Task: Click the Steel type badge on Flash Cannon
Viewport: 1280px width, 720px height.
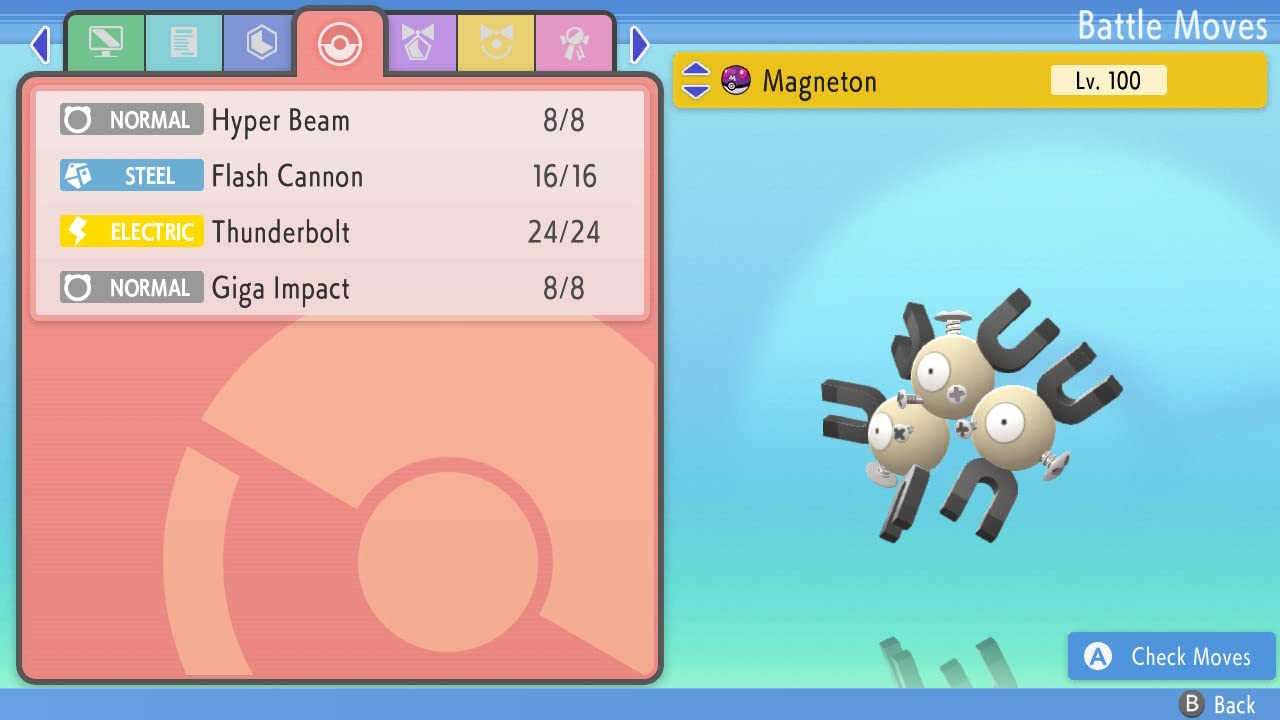Action: pyautogui.click(x=131, y=175)
